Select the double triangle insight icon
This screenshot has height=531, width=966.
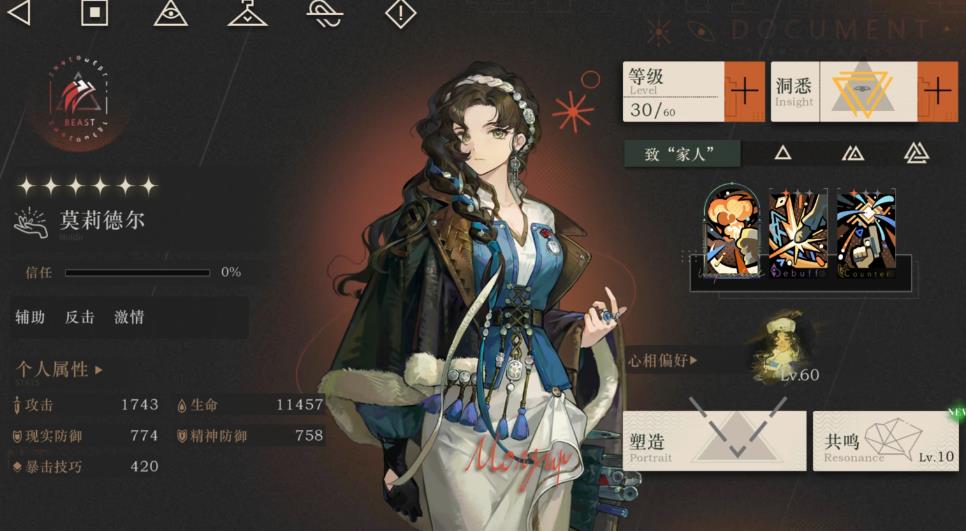[x=852, y=153]
